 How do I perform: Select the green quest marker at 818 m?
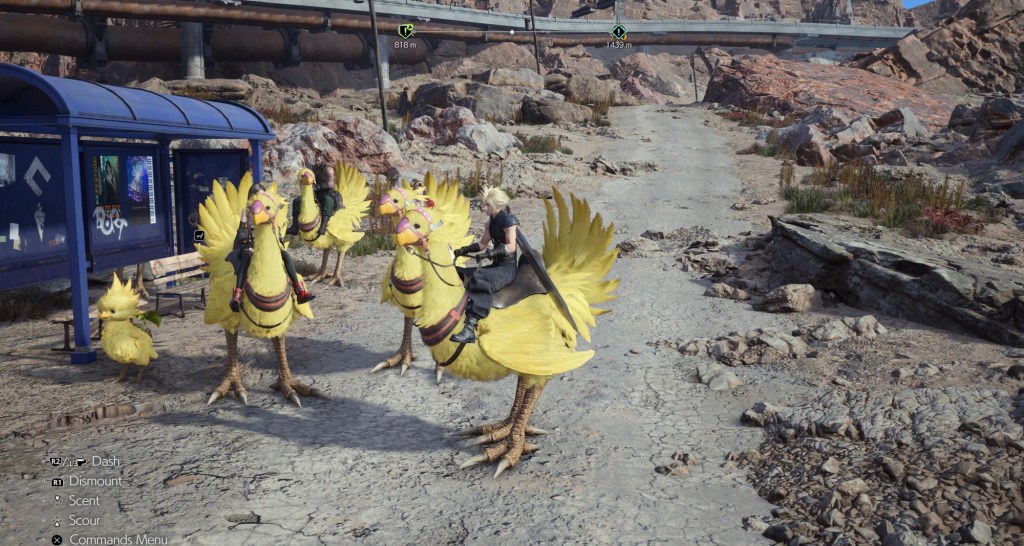coord(405,31)
